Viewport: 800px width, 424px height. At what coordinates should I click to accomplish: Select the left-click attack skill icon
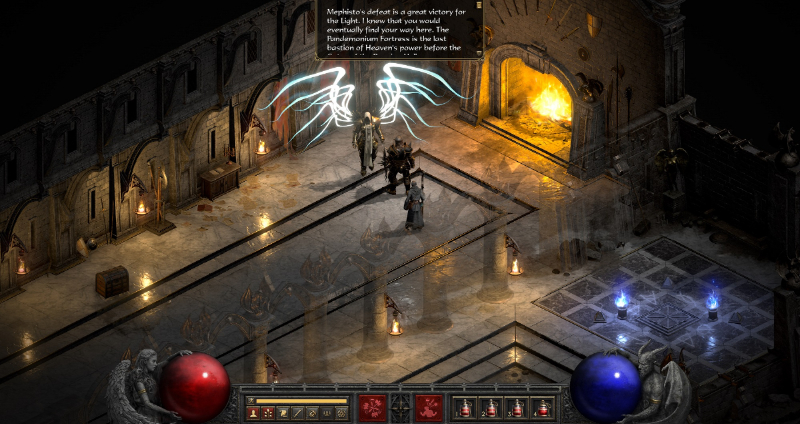pos(373,406)
